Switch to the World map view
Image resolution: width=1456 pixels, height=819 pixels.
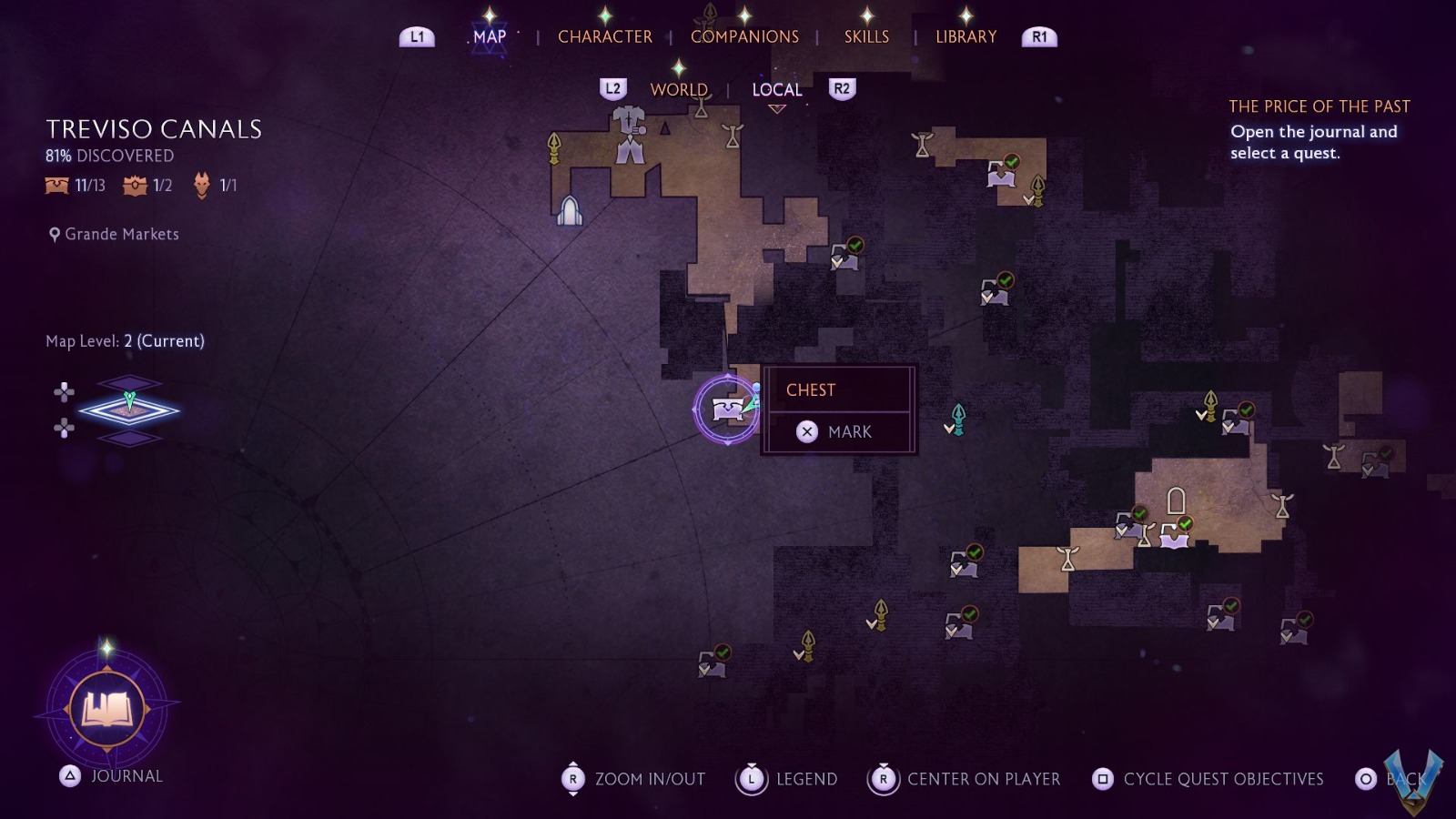(x=679, y=89)
